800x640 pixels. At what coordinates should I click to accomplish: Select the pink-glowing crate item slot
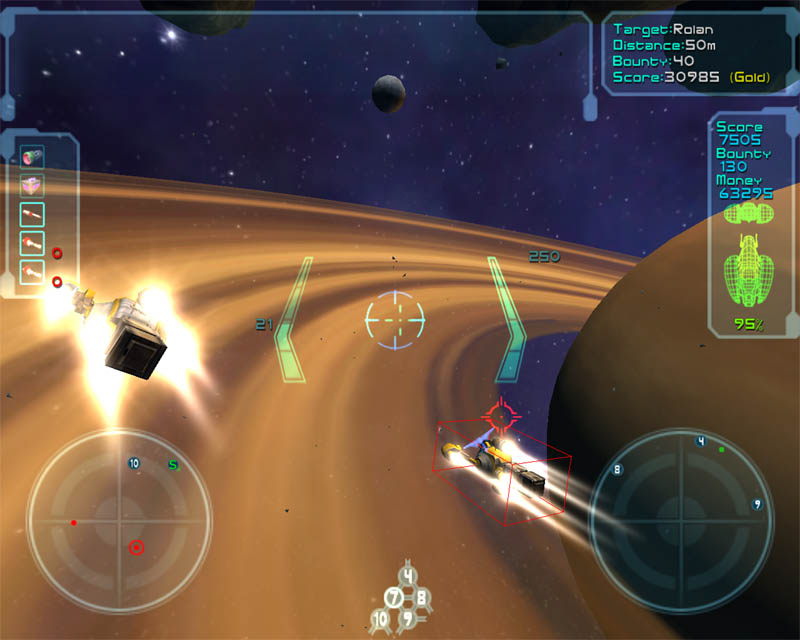click(33, 185)
